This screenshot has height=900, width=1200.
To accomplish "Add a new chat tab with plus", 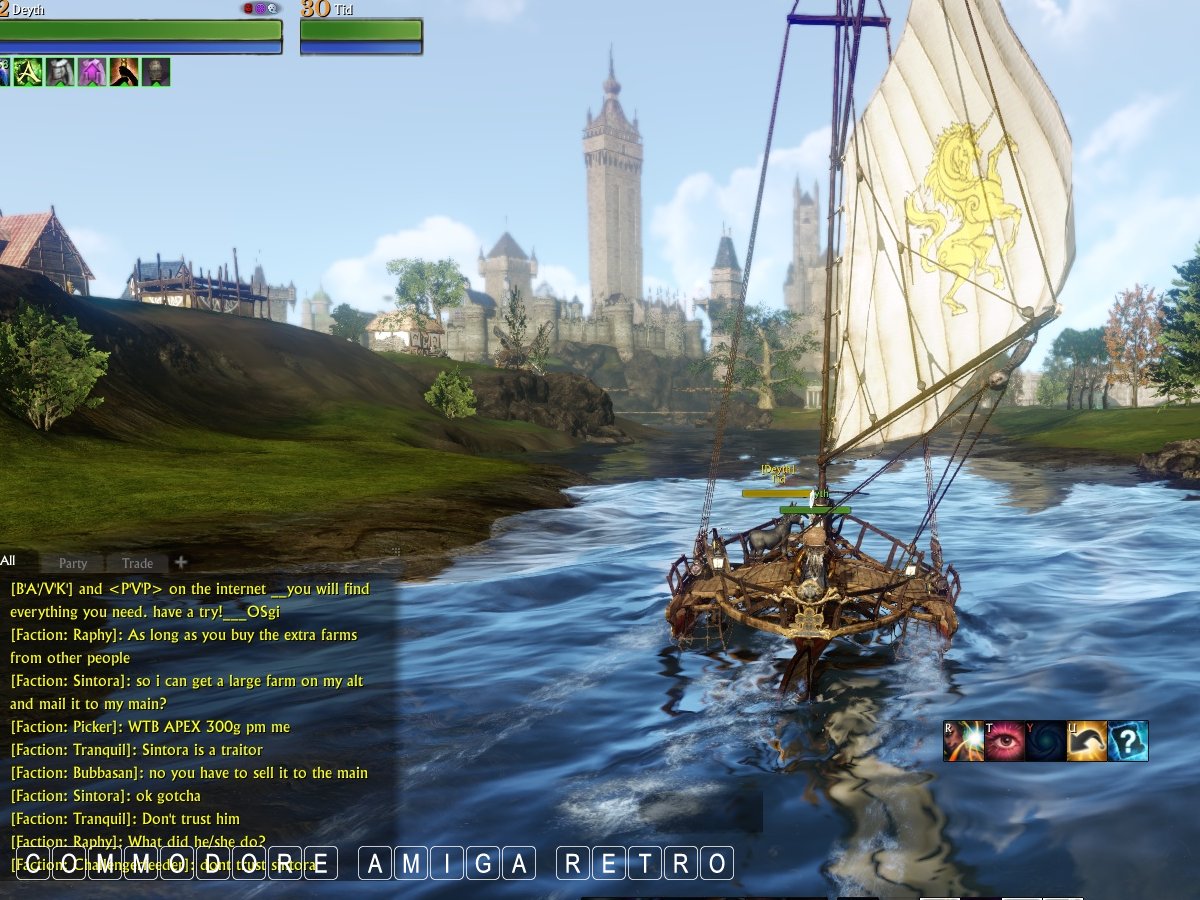I will click(181, 562).
